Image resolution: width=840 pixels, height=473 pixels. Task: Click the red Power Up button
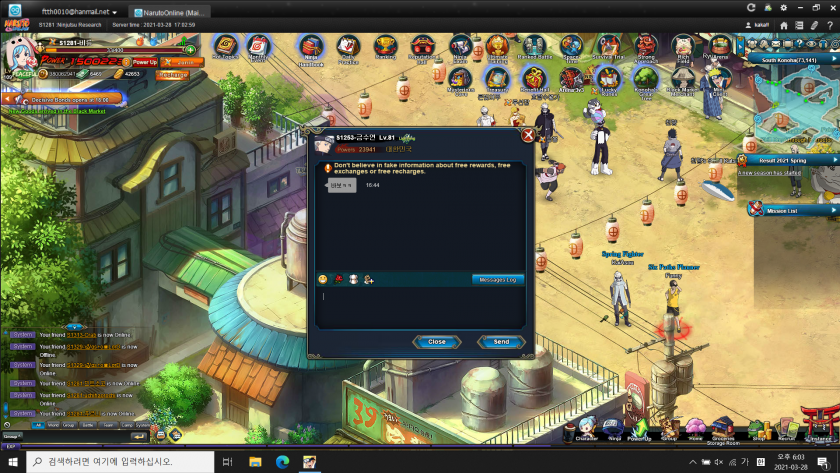(145, 61)
